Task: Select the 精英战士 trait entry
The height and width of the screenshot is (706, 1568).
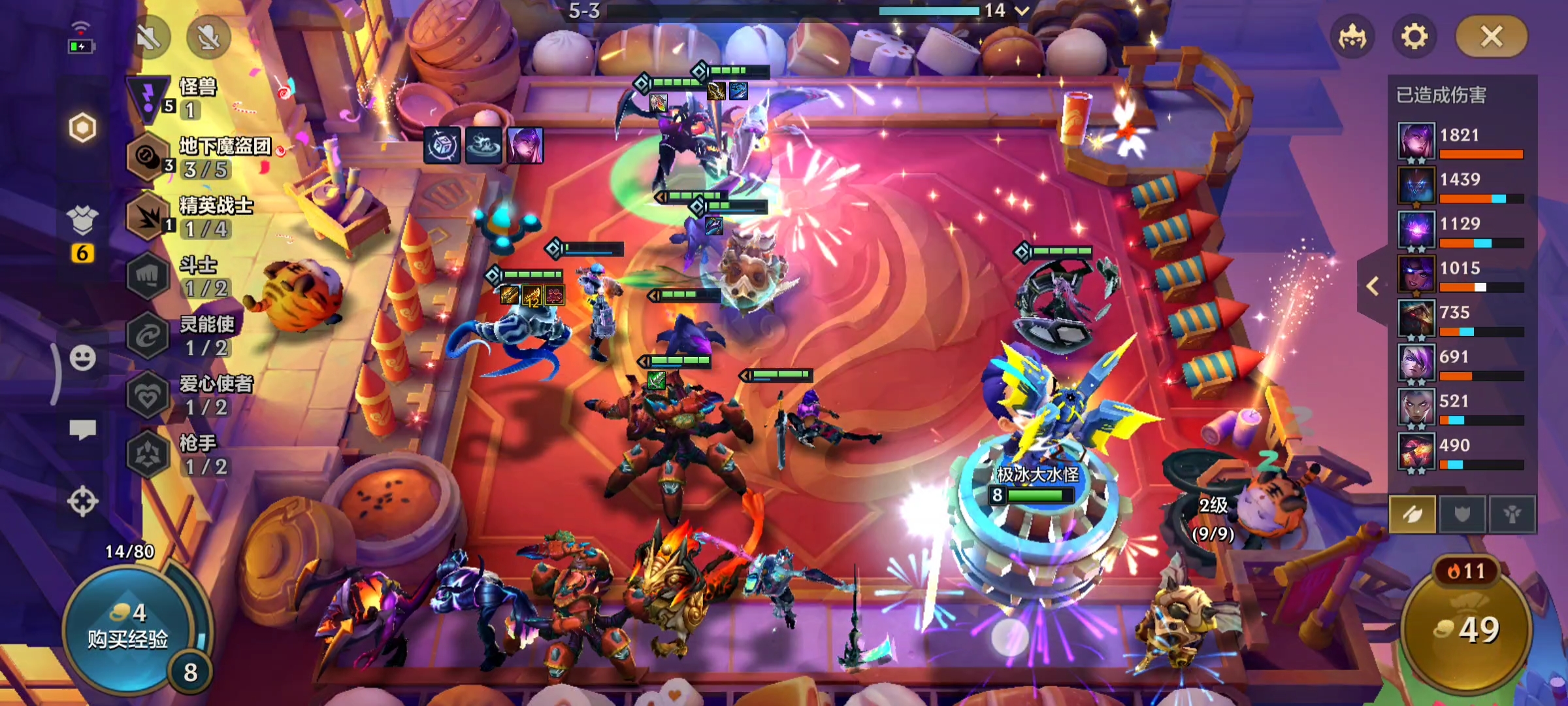Action: pos(189,217)
